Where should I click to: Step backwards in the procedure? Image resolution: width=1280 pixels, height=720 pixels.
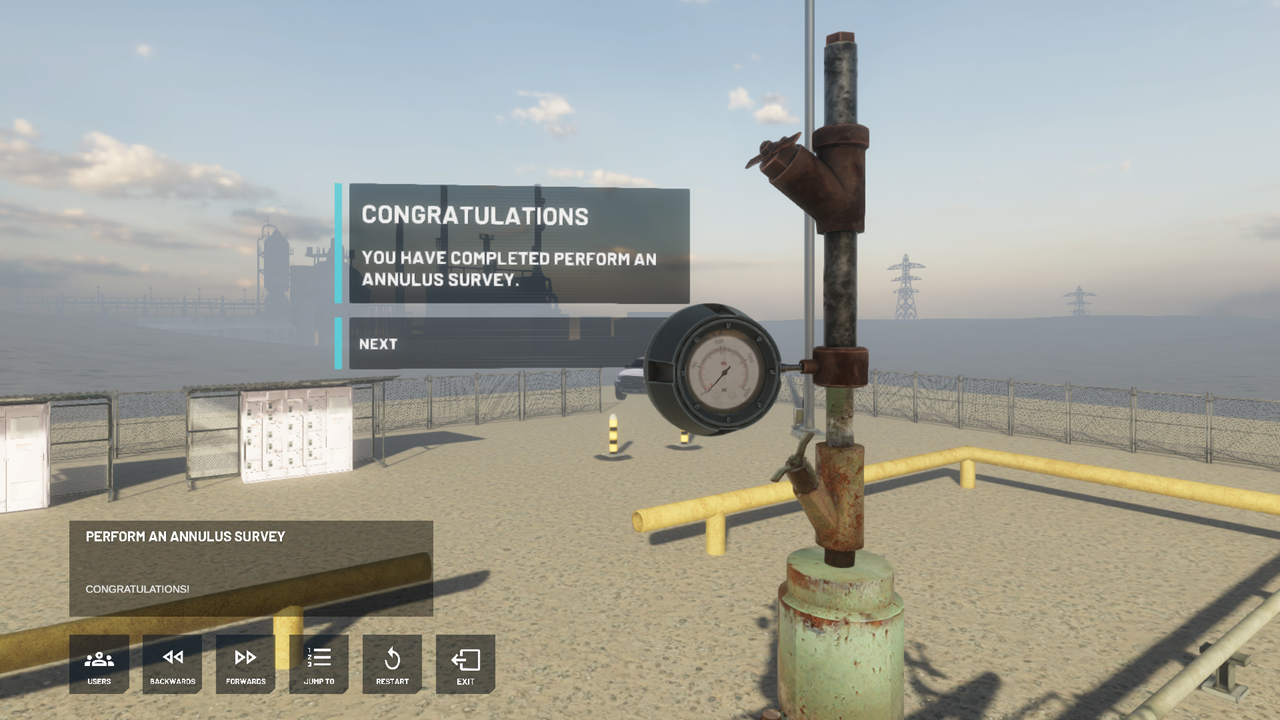pos(172,664)
